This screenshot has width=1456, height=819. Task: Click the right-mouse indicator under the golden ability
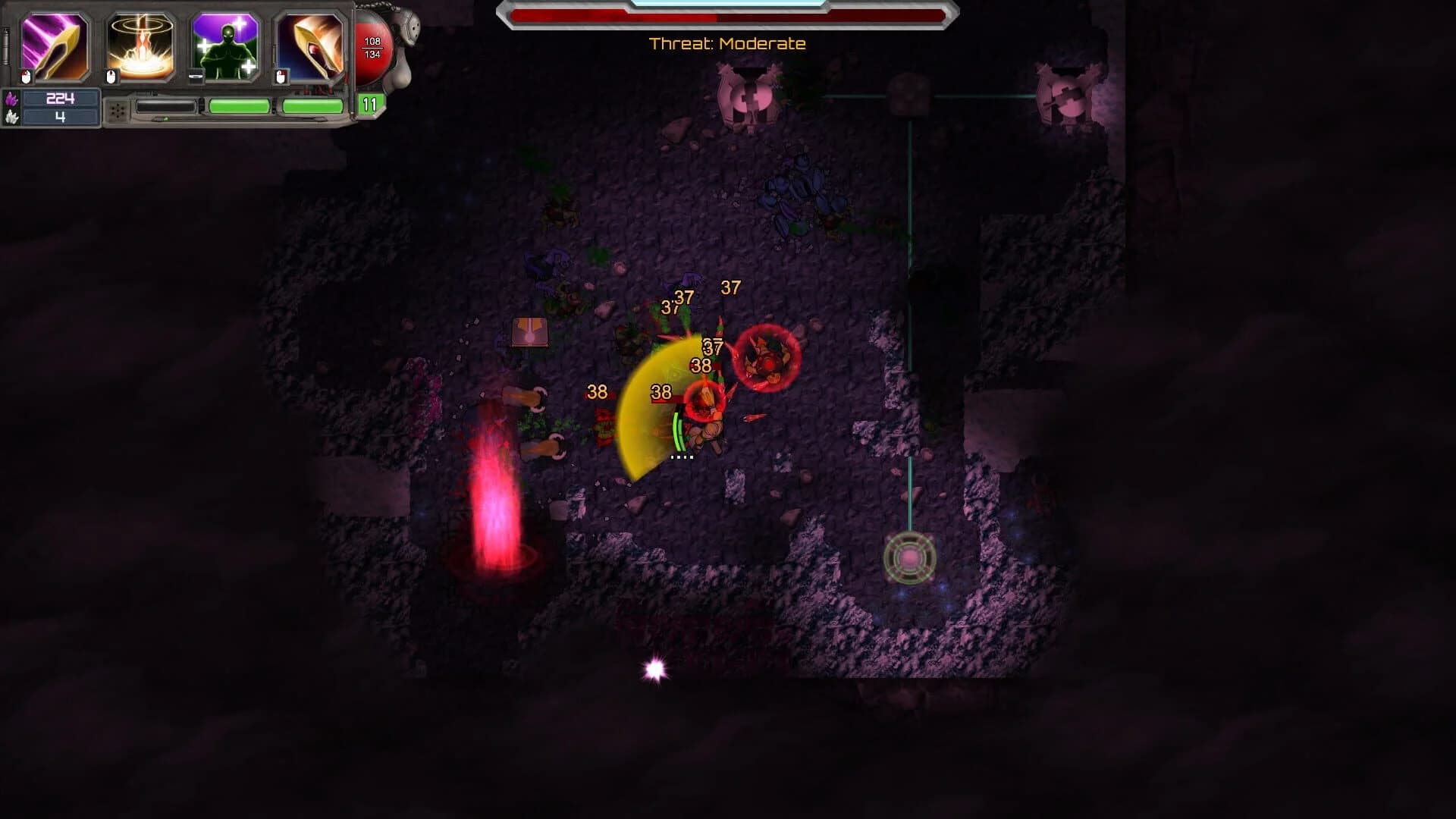point(281,77)
